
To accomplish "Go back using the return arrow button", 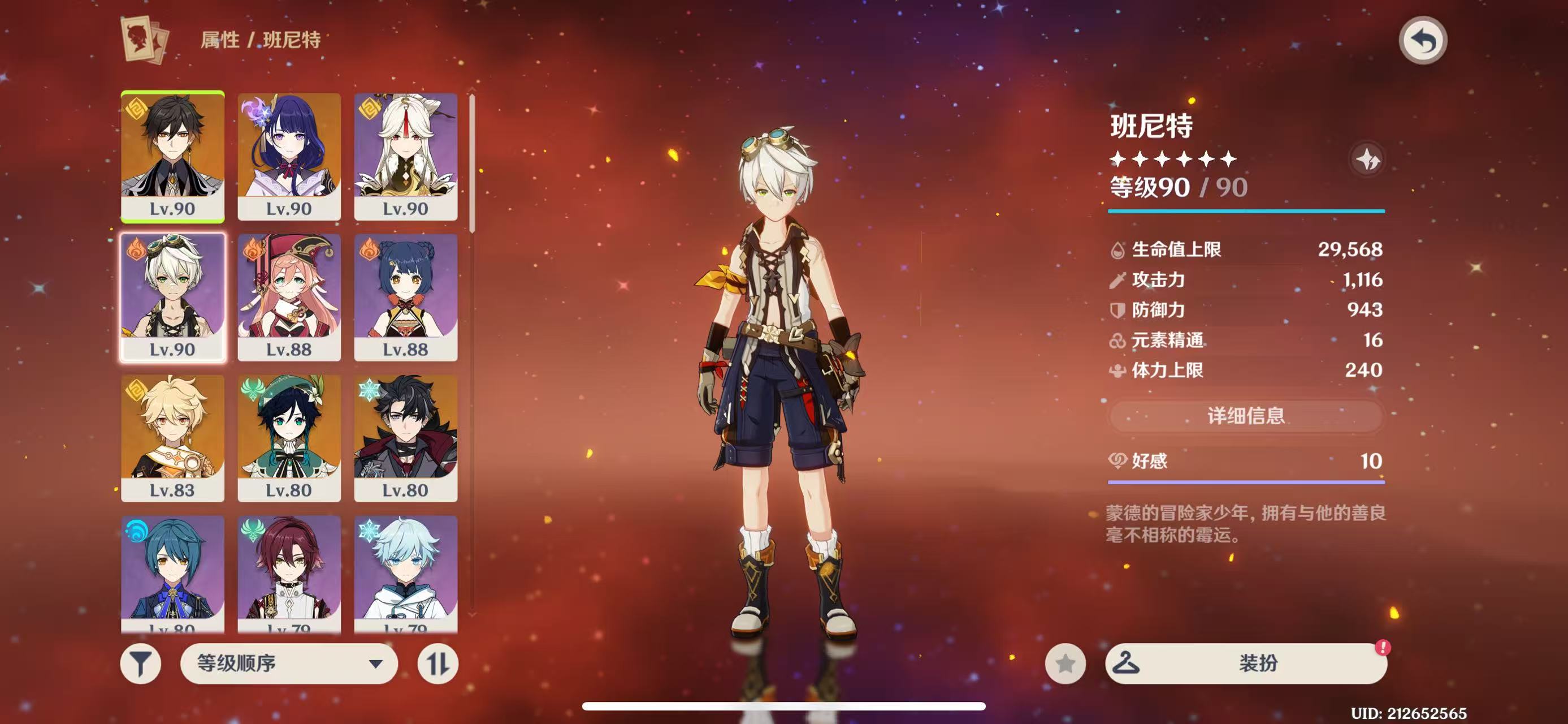I will [1423, 41].
